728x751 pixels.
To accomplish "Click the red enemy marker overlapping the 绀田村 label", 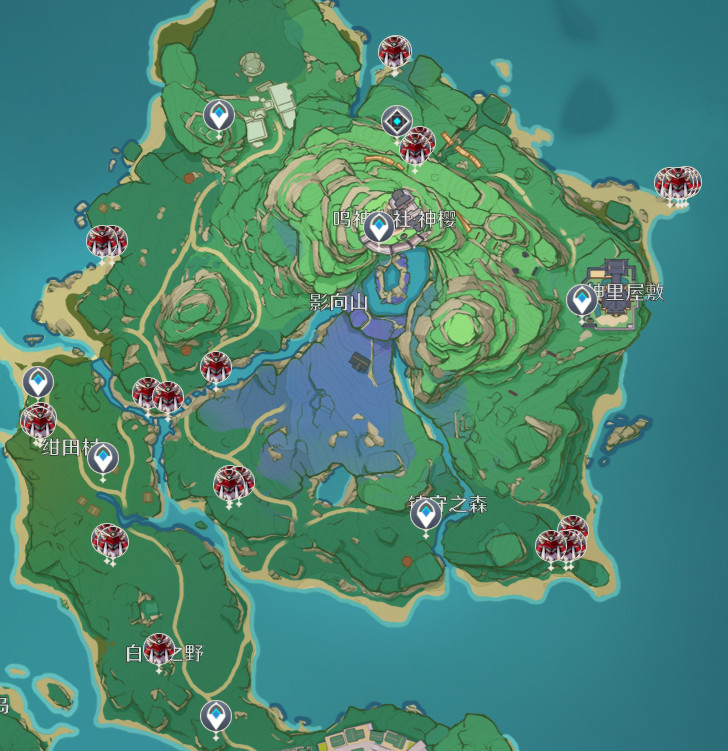I will coord(39,421).
